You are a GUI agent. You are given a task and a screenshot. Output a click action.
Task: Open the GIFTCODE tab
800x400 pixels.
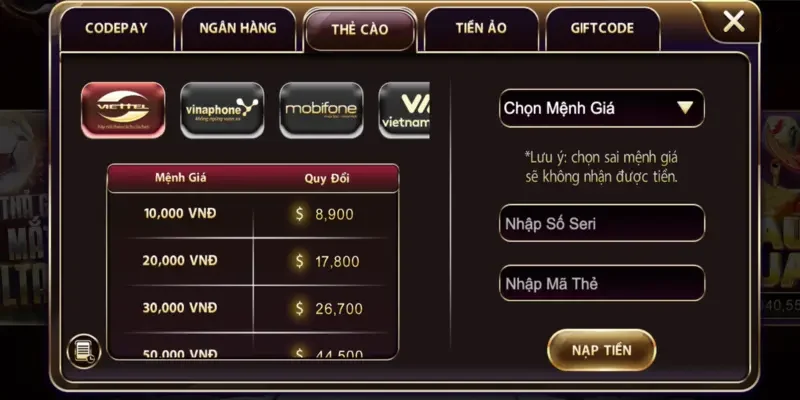click(x=602, y=29)
